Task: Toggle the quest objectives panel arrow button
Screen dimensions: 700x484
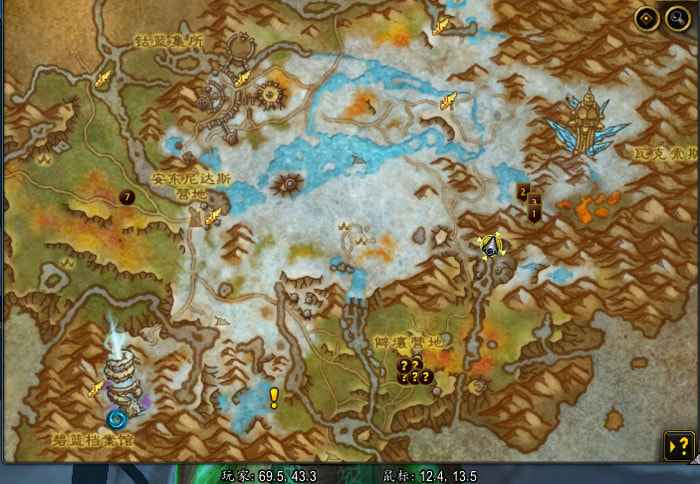Action: pyautogui.click(x=678, y=445)
